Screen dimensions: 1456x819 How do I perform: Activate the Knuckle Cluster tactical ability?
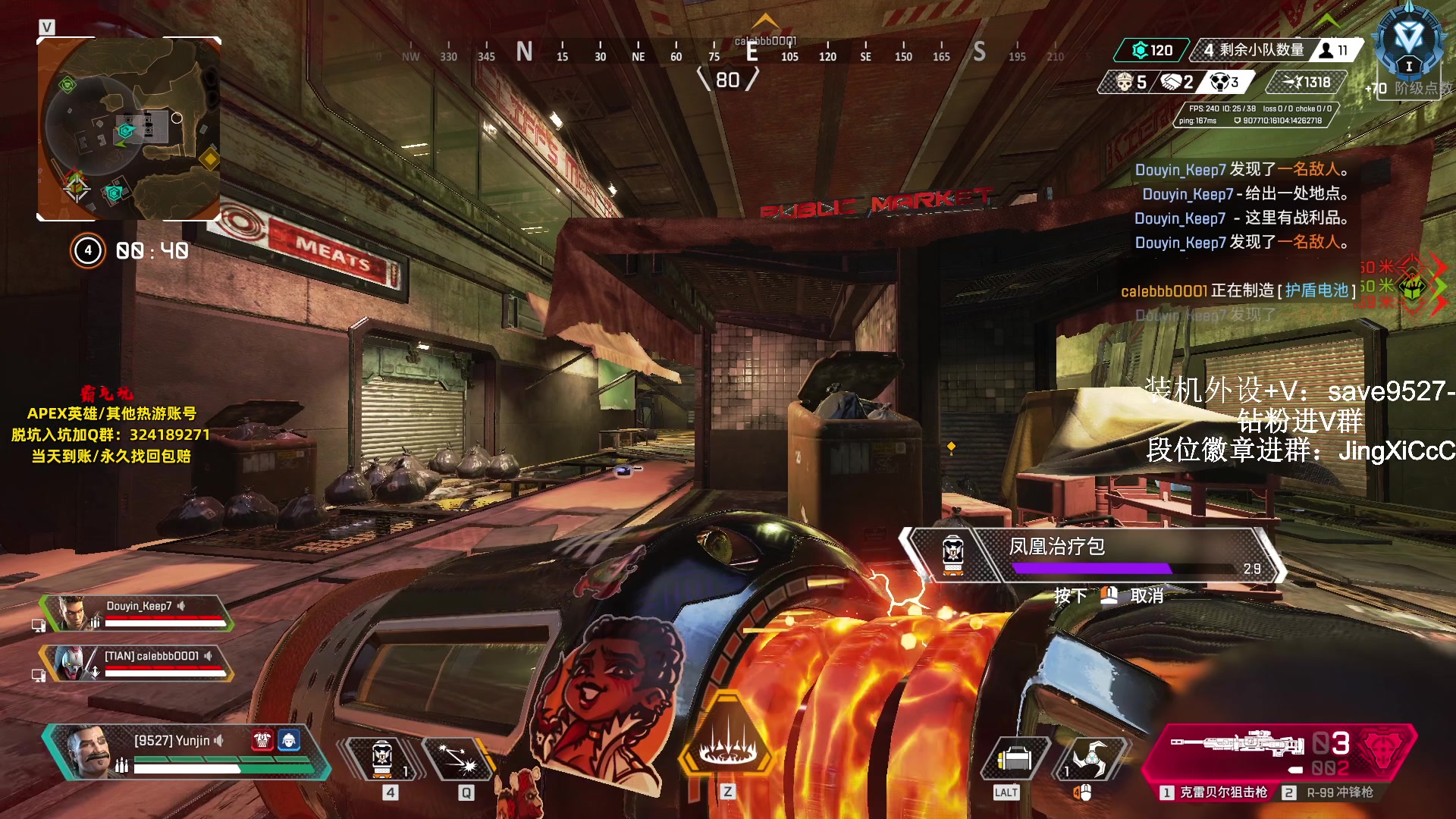pyautogui.click(x=459, y=758)
